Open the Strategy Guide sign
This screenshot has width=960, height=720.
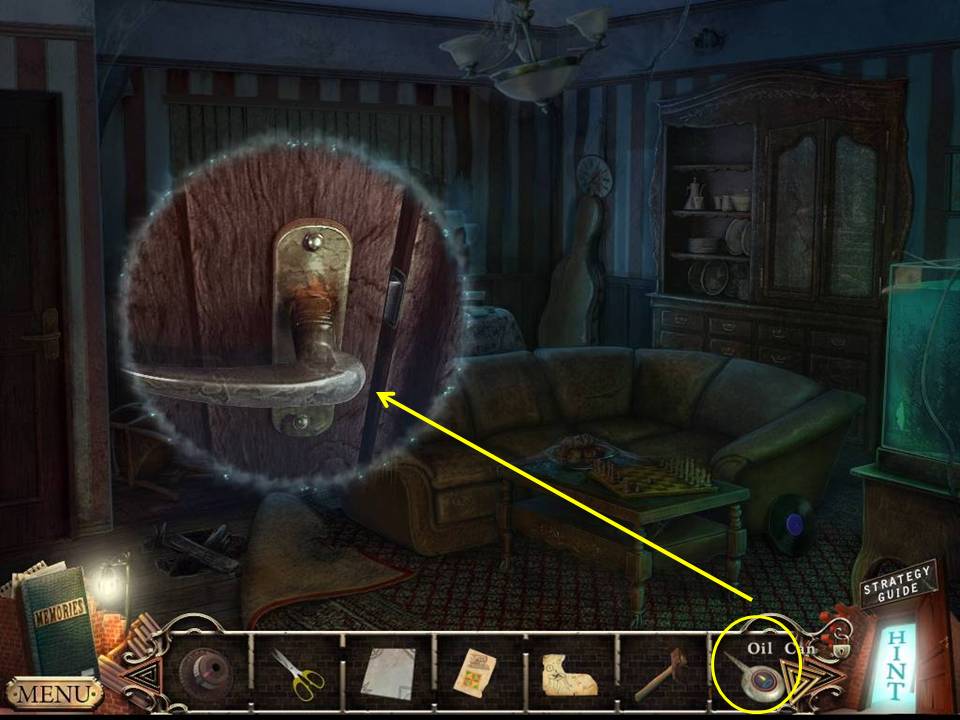point(897,585)
